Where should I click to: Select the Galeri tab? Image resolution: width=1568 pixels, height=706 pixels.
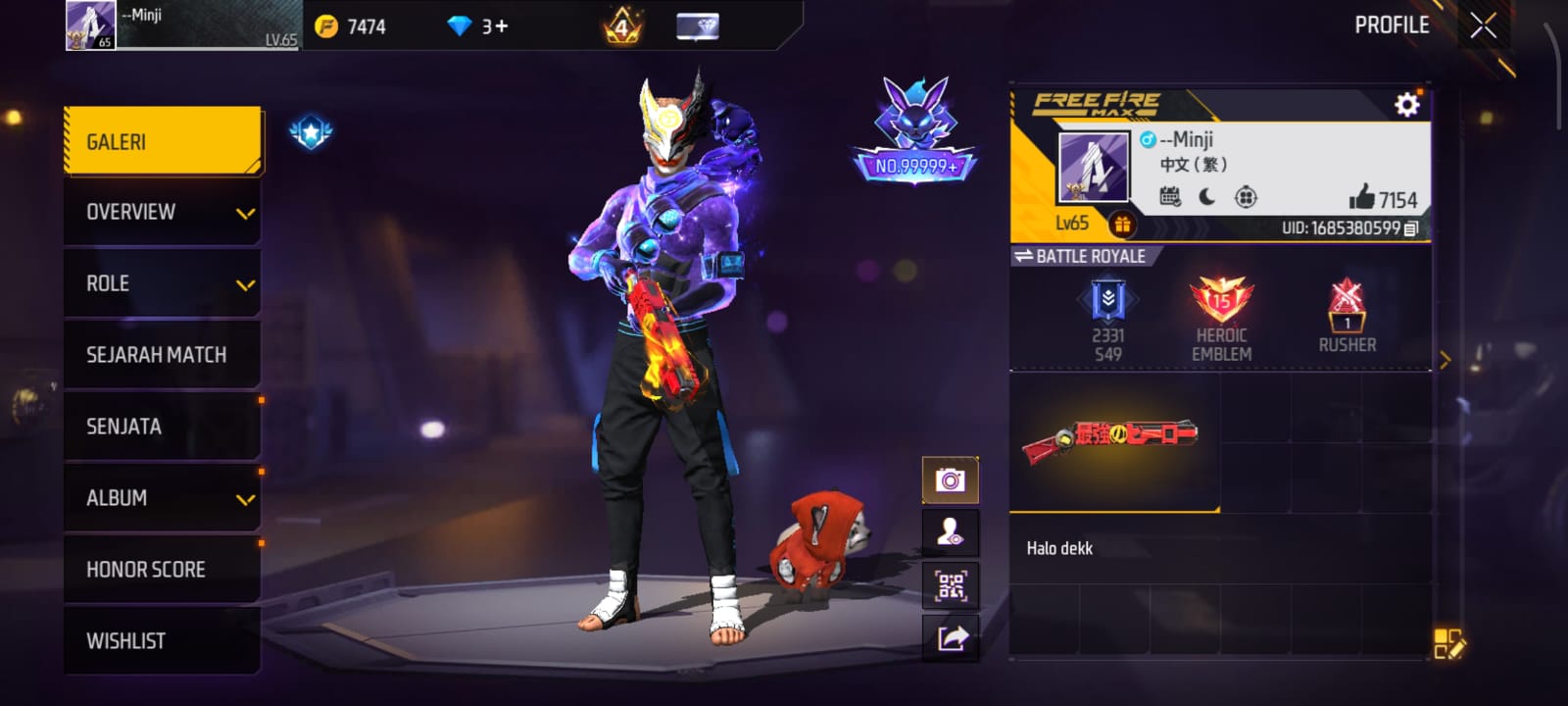pyautogui.click(x=163, y=142)
